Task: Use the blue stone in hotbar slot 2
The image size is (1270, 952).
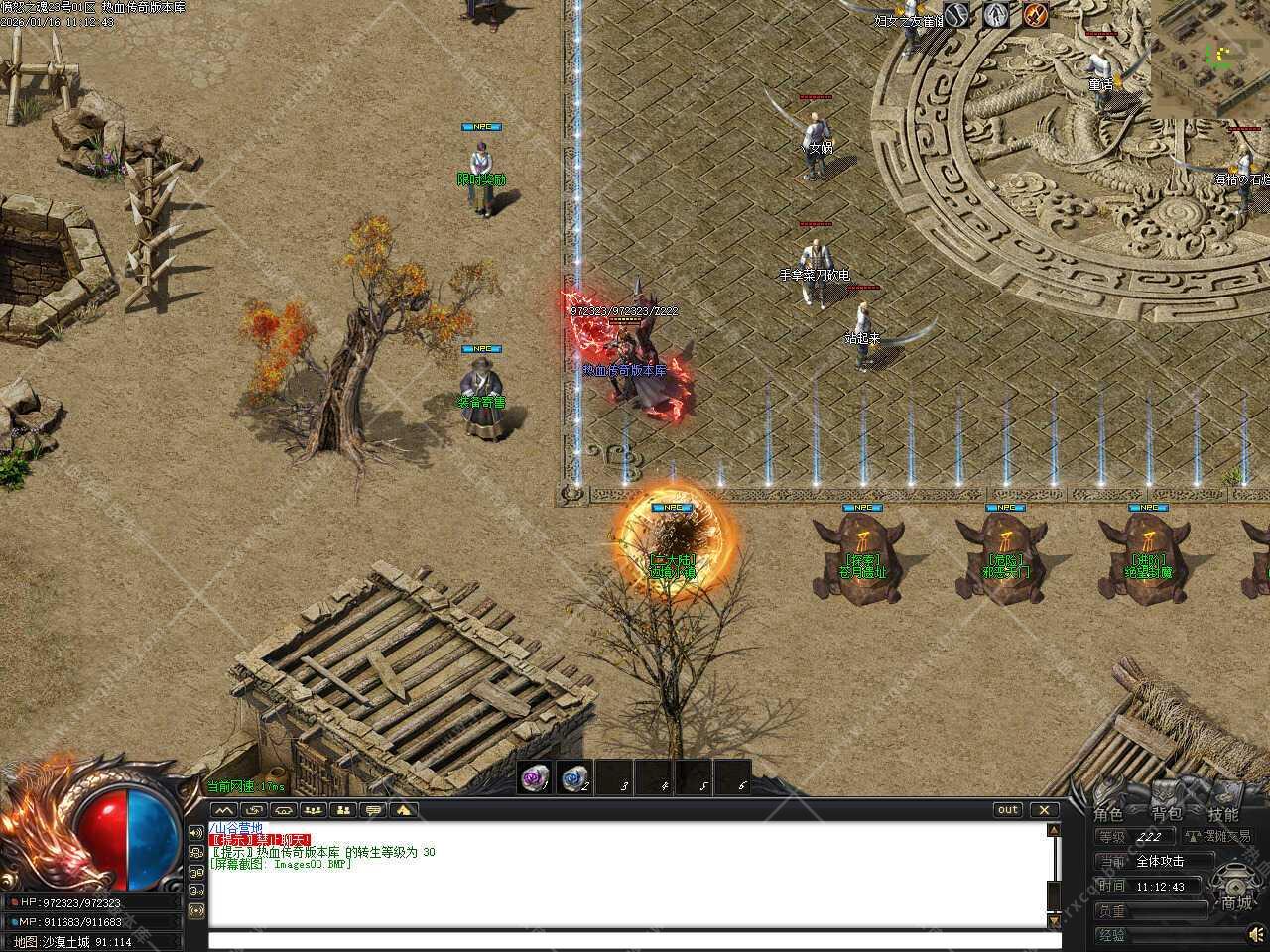Action: [x=575, y=778]
